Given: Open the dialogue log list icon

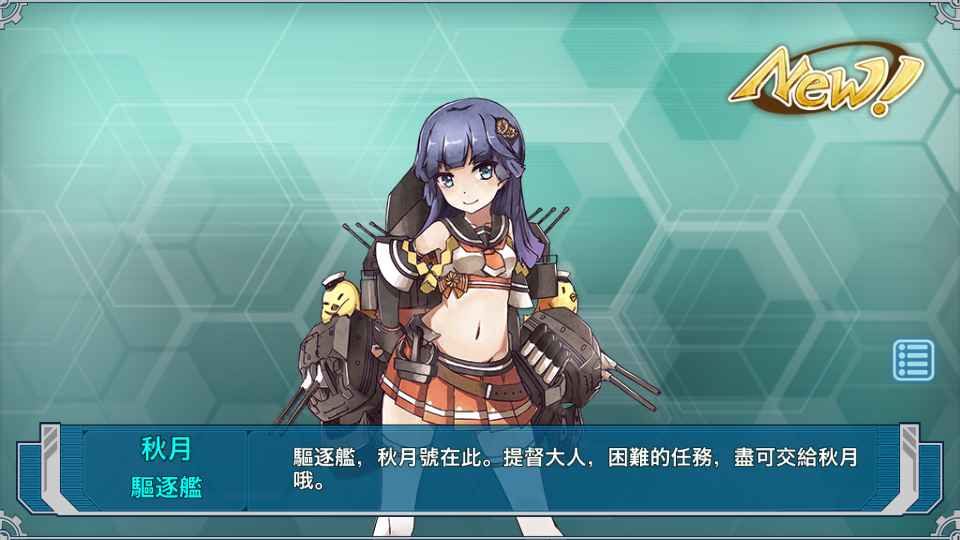Looking at the screenshot, I should (913, 360).
